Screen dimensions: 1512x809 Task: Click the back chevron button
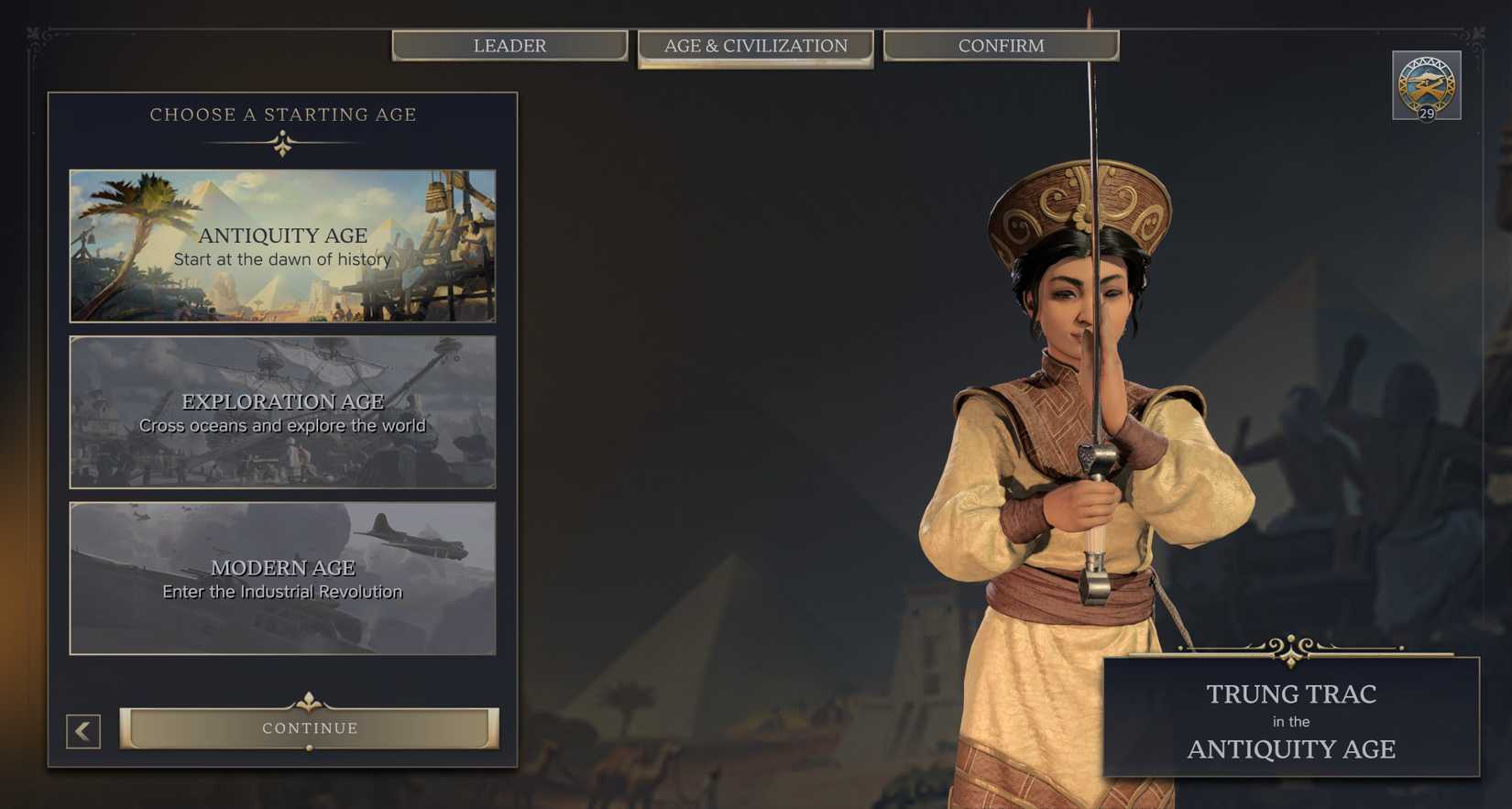tap(82, 731)
